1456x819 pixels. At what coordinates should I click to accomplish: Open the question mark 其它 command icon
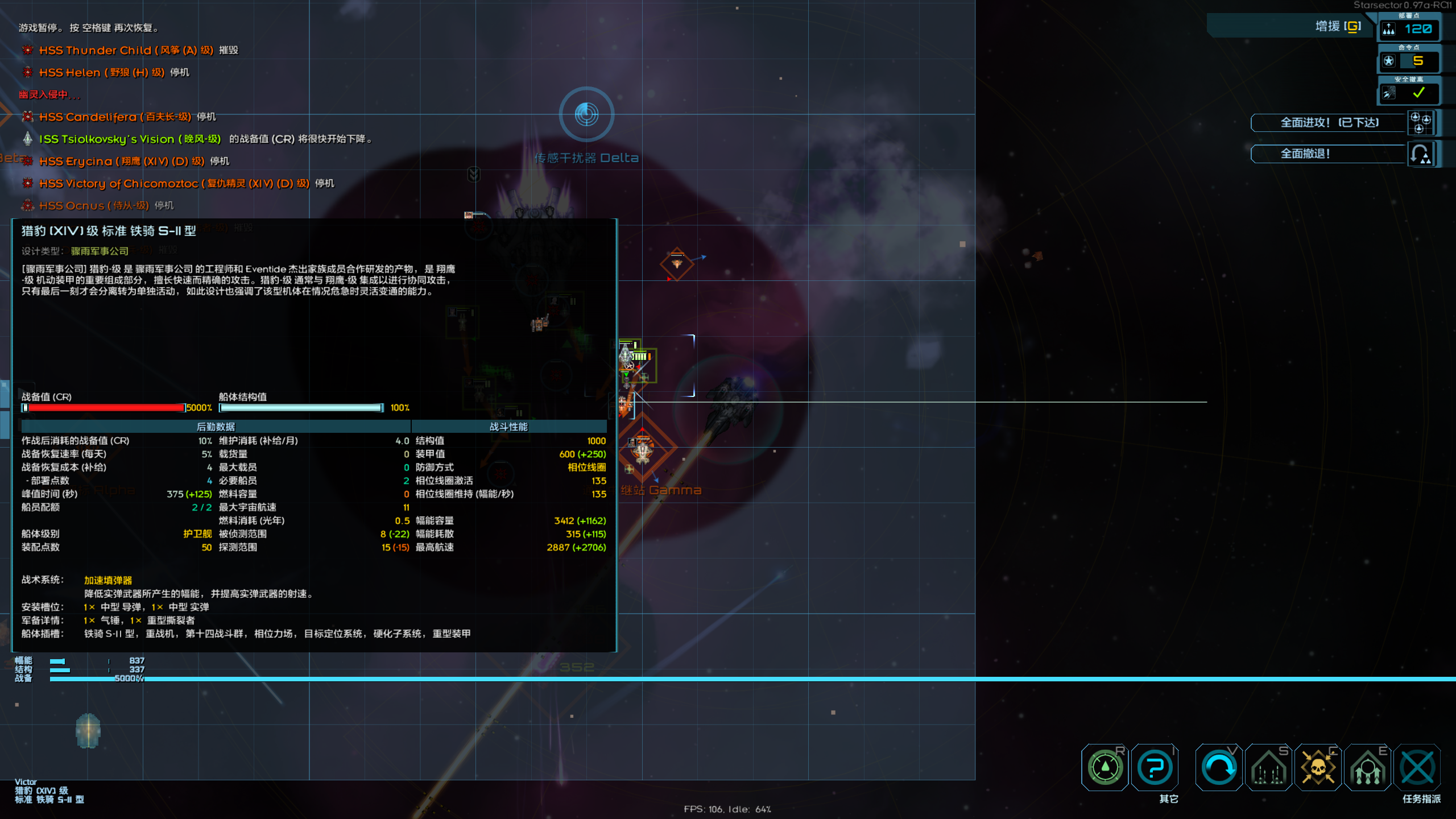[1155, 768]
